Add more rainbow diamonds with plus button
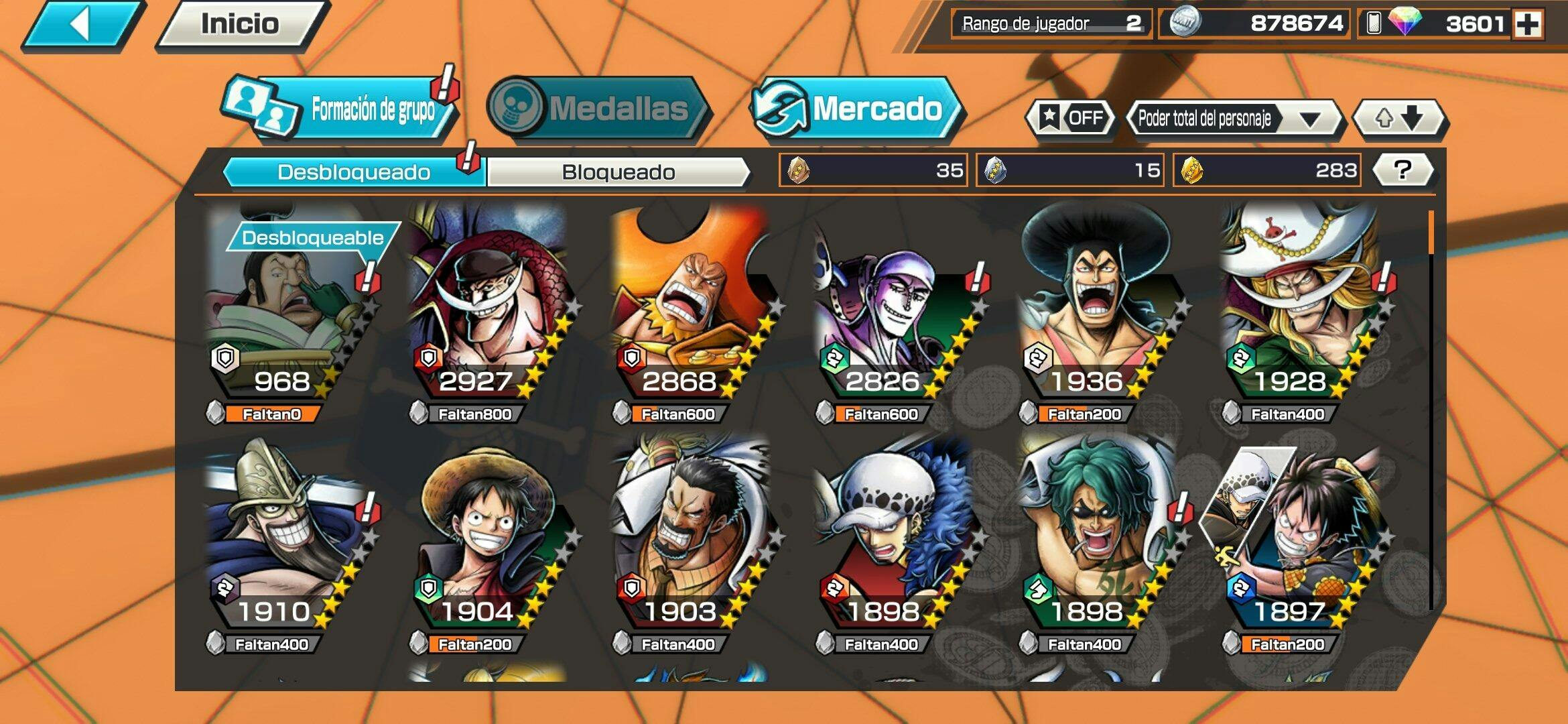1568x724 pixels. click(1528, 25)
